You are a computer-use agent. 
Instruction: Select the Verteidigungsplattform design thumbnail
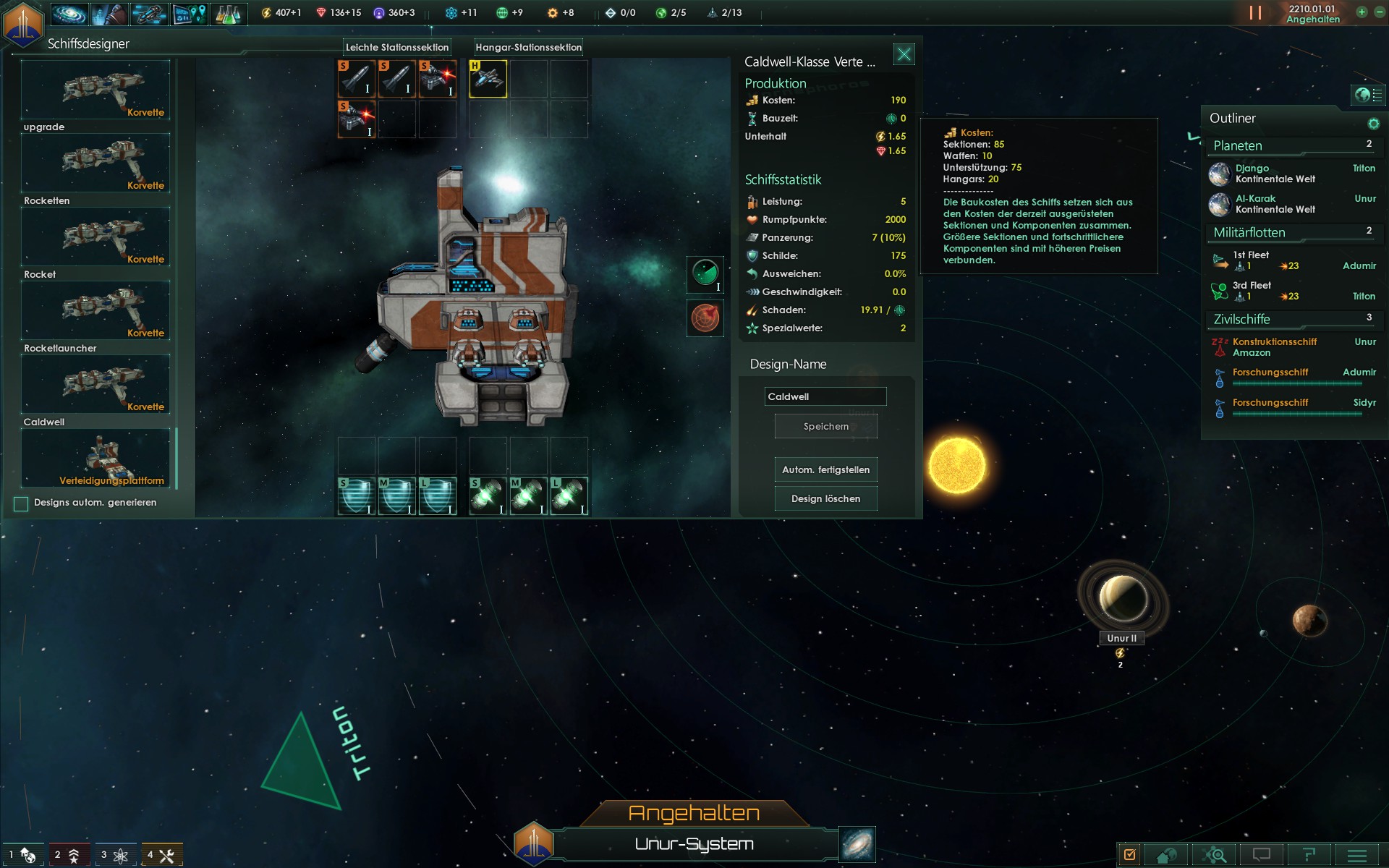pyautogui.click(x=95, y=458)
